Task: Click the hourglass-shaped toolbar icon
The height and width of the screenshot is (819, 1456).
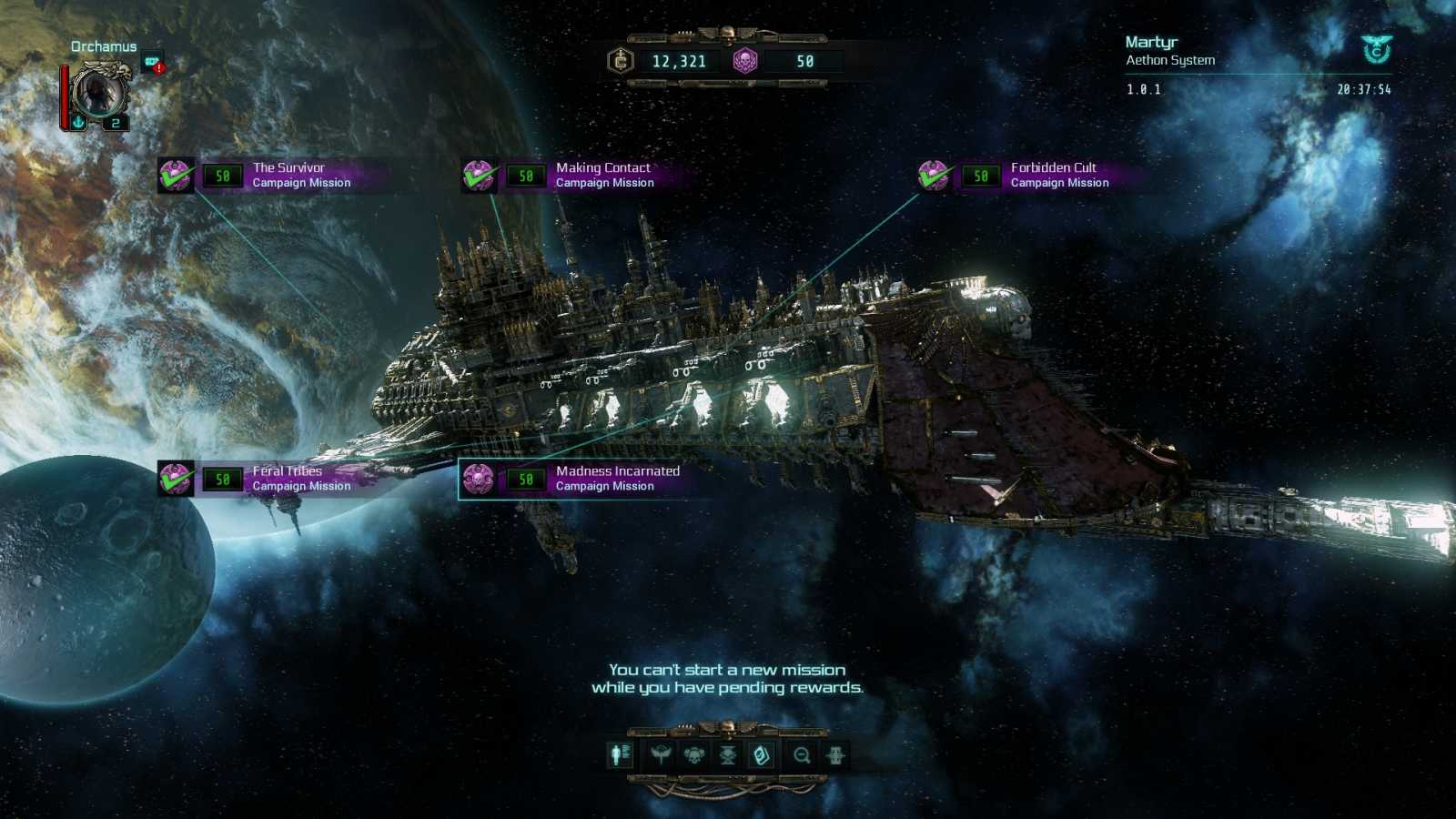Action: [726, 754]
